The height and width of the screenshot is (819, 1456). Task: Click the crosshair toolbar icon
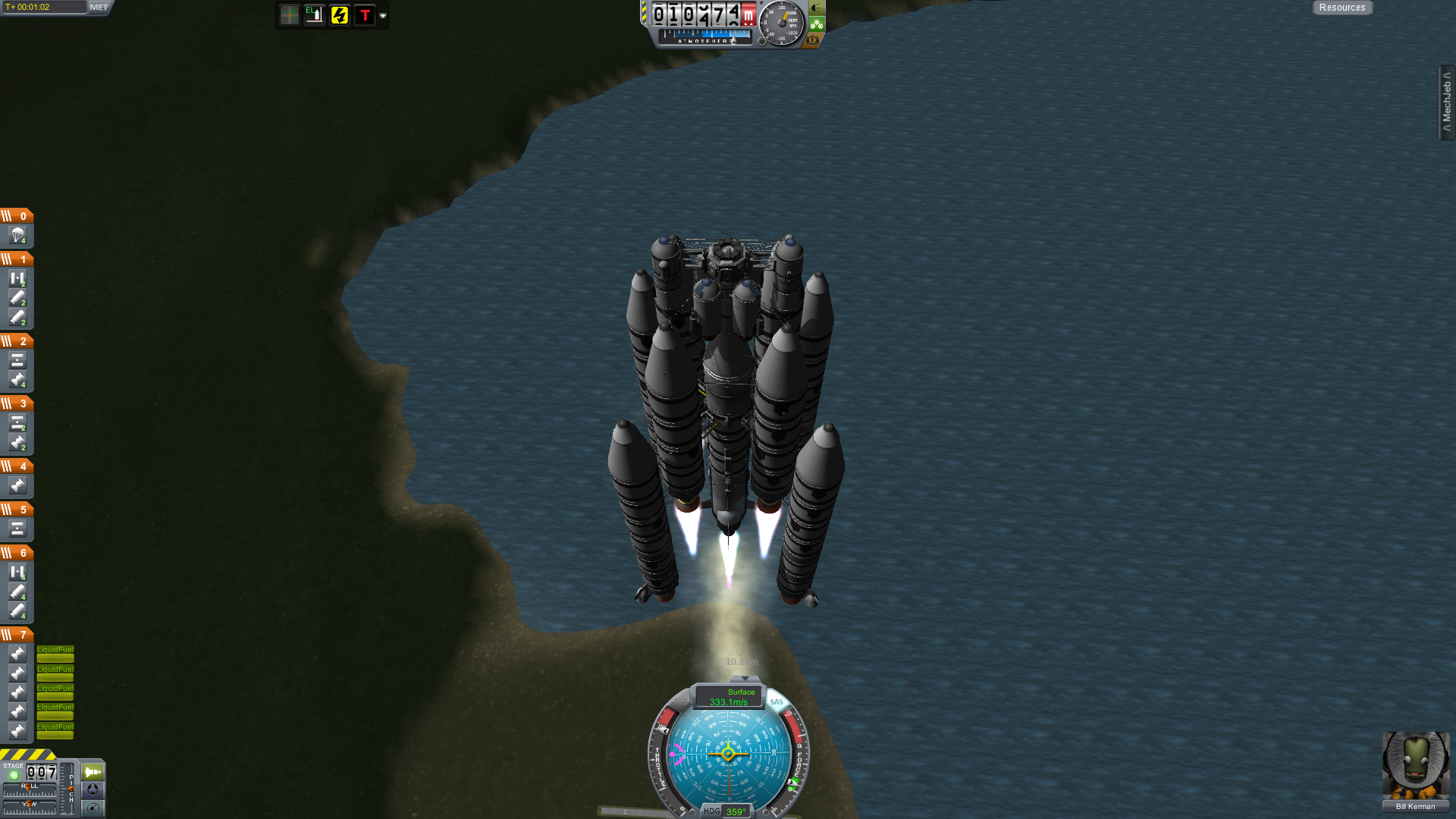(x=289, y=15)
